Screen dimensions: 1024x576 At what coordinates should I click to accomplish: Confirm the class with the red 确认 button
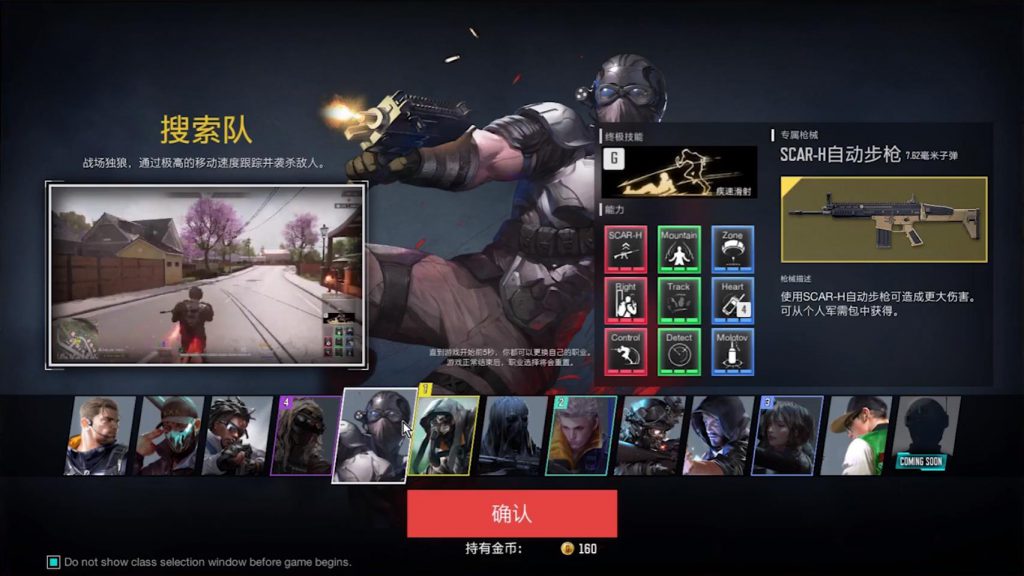click(511, 514)
